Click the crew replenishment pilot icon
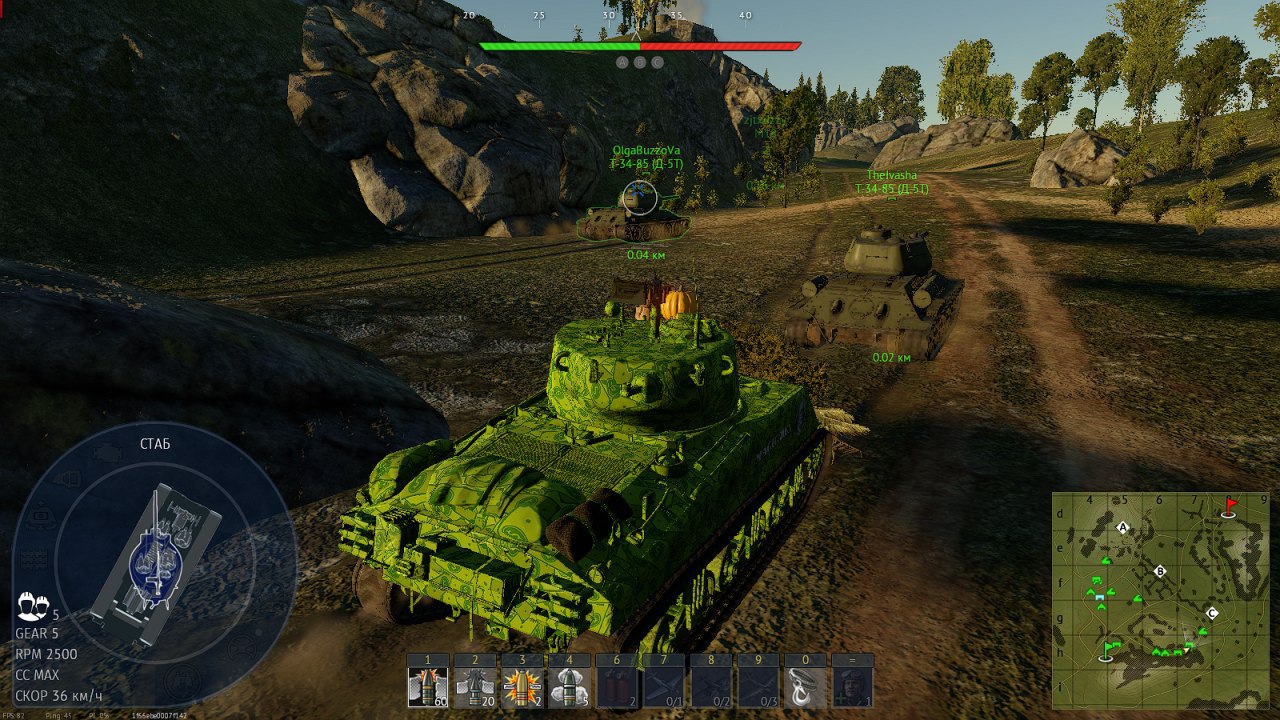This screenshot has height=720, width=1280. [x=852, y=688]
